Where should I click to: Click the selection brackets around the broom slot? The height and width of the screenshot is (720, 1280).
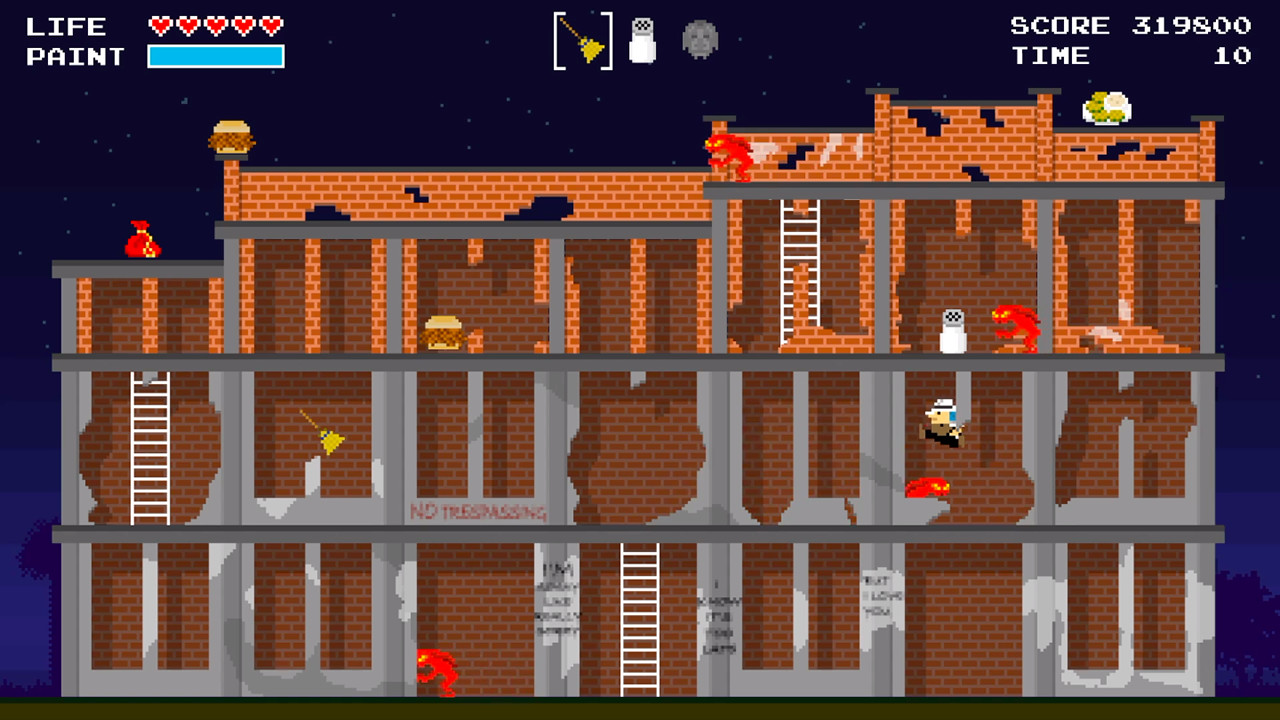pos(583,42)
